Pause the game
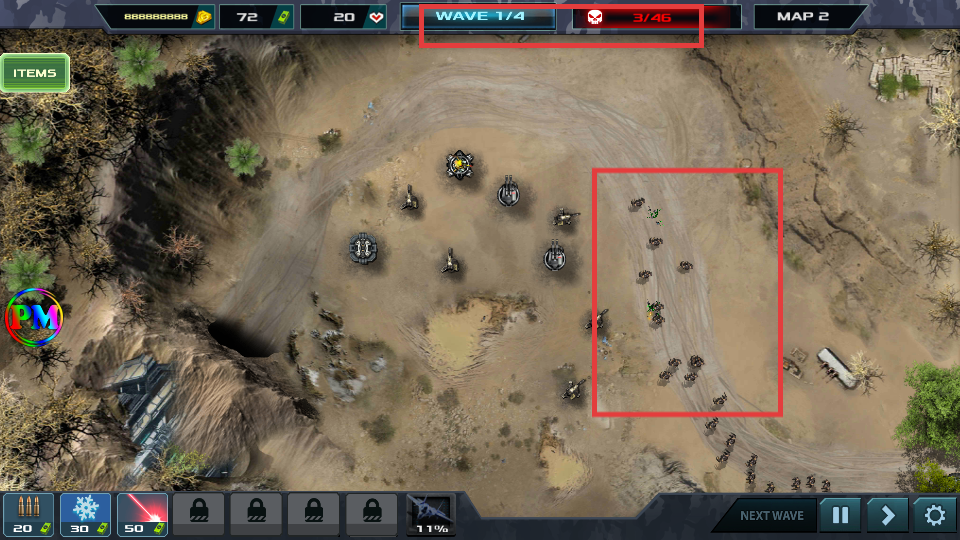The height and width of the screenshot is (540, 960). pyautogui.click(x=840, y=516)
